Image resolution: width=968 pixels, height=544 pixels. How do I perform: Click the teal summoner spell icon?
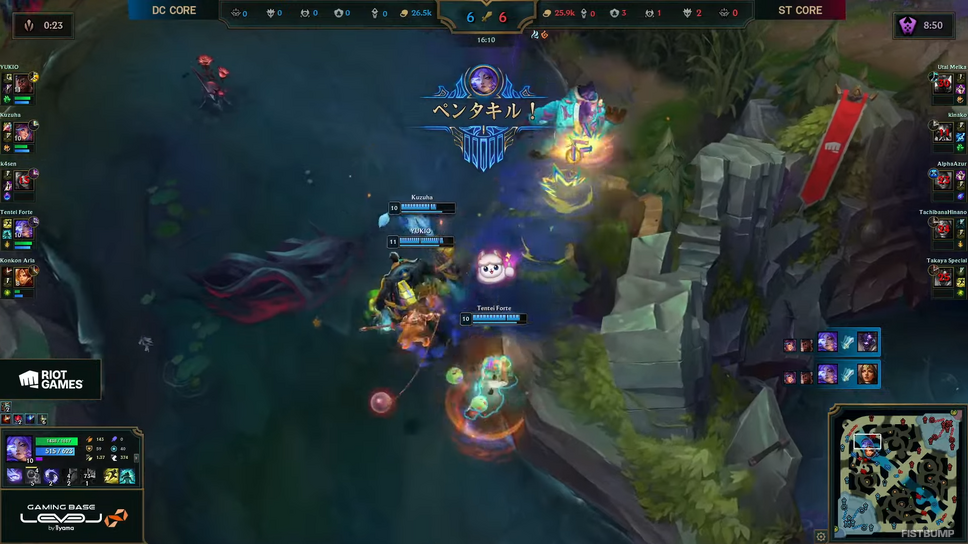127,476
